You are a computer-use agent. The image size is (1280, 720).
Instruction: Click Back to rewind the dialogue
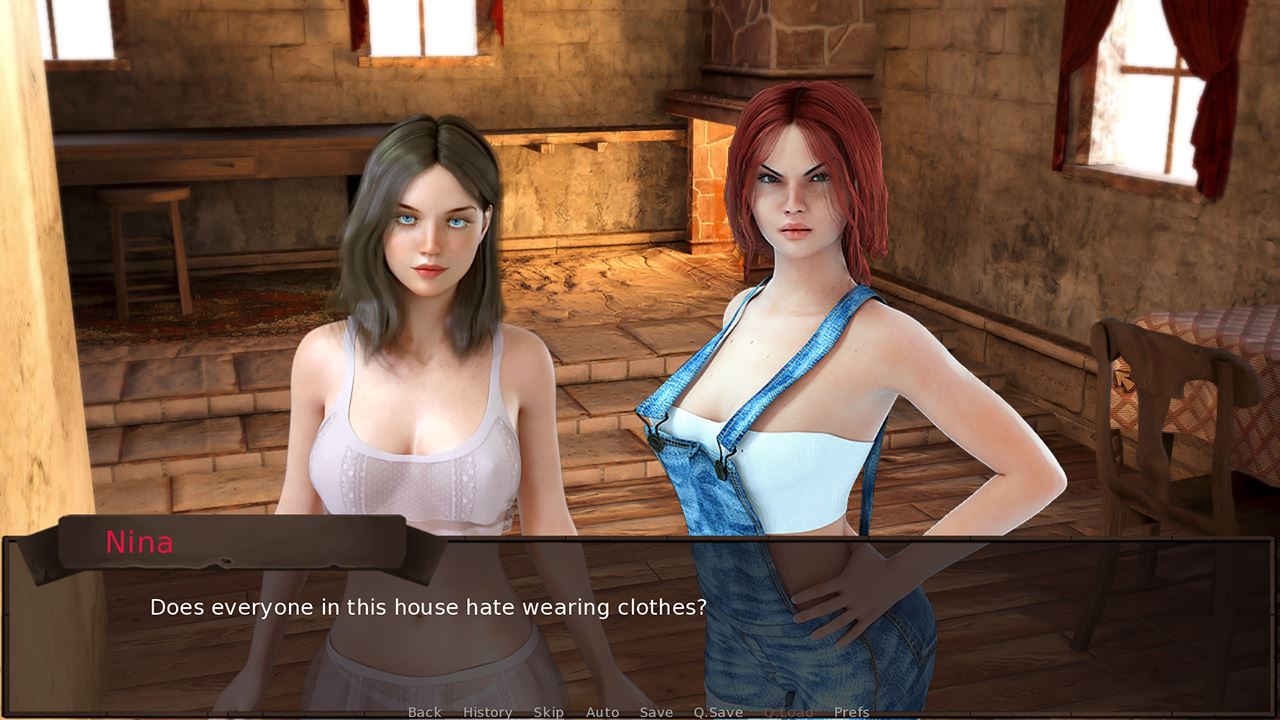[x=424, y=712]
